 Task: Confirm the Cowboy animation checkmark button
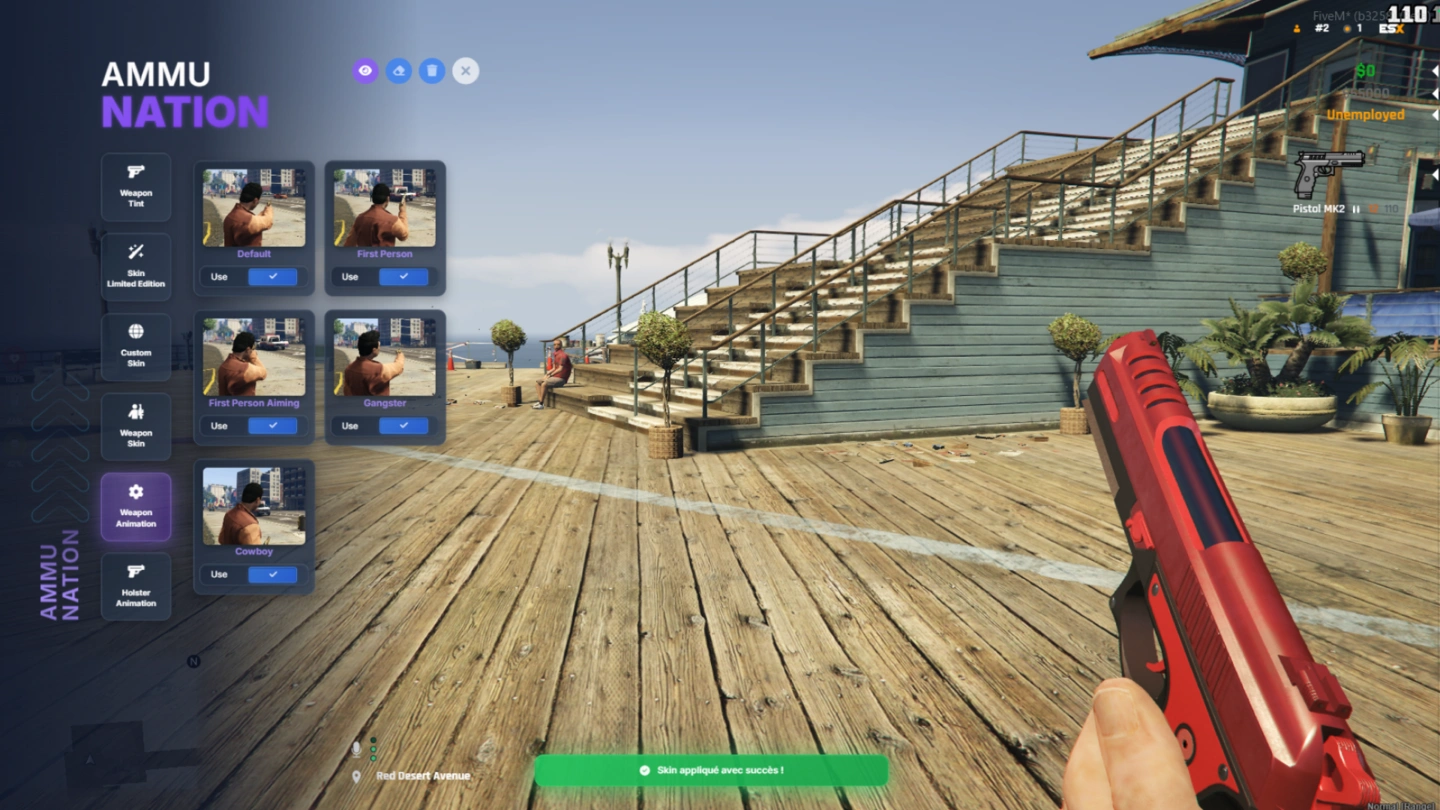[x=272, y=575]
